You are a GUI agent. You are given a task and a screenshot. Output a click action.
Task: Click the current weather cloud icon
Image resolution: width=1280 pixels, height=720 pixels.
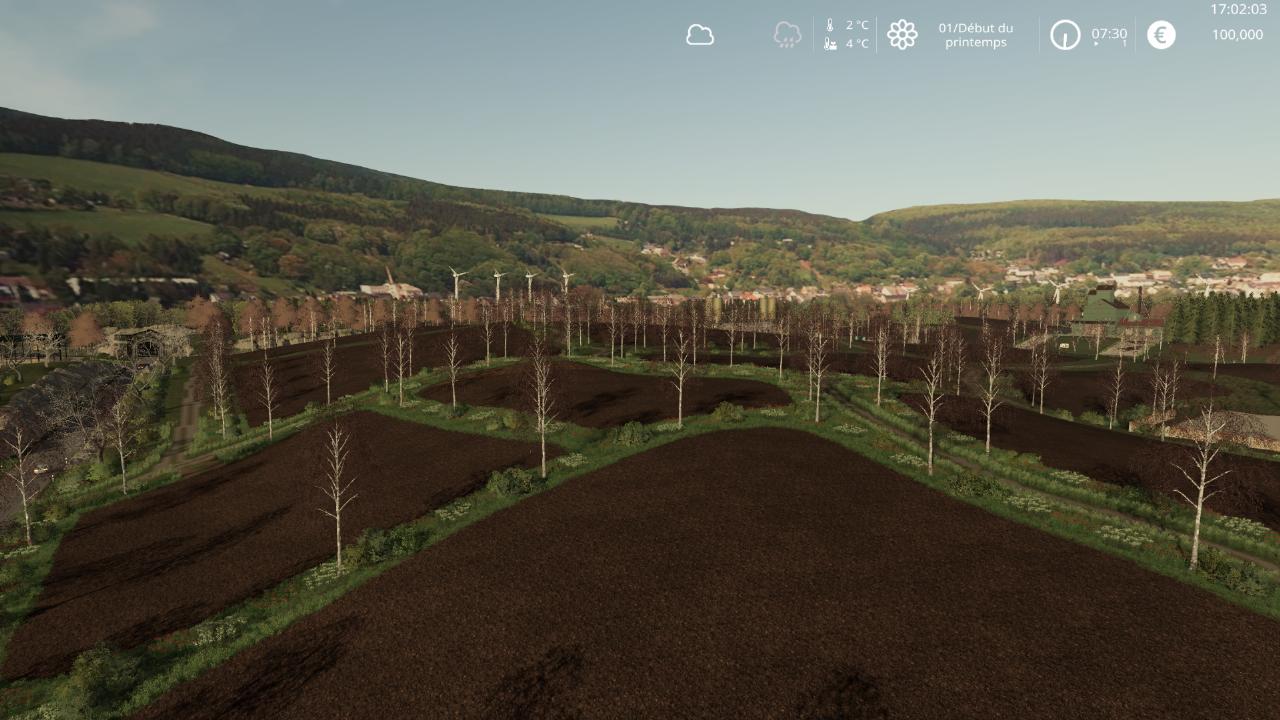coord(700,35)
